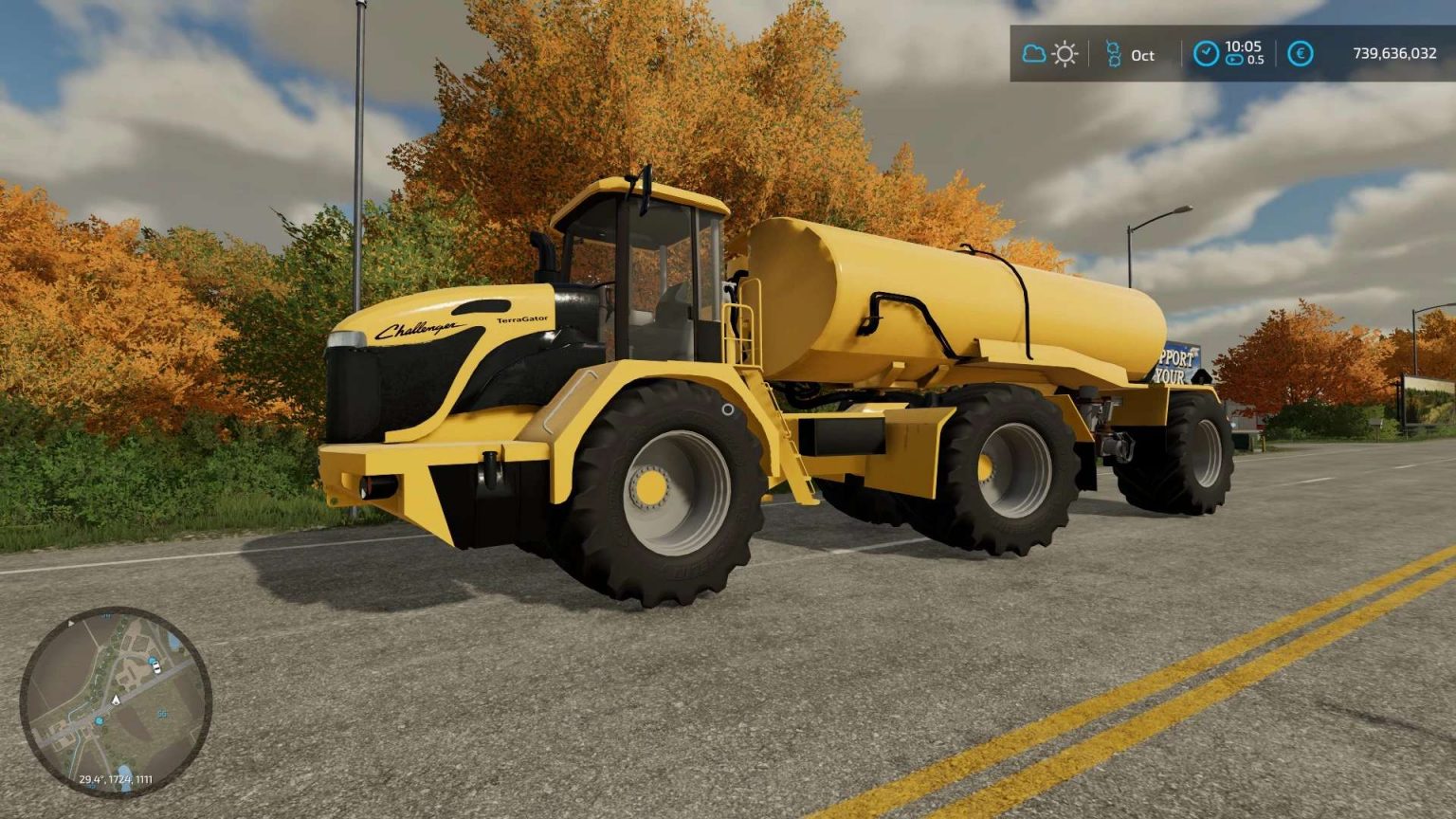Click the euro coin icon in the top bar
The image size is (1456, 819).
(1300, 53)
